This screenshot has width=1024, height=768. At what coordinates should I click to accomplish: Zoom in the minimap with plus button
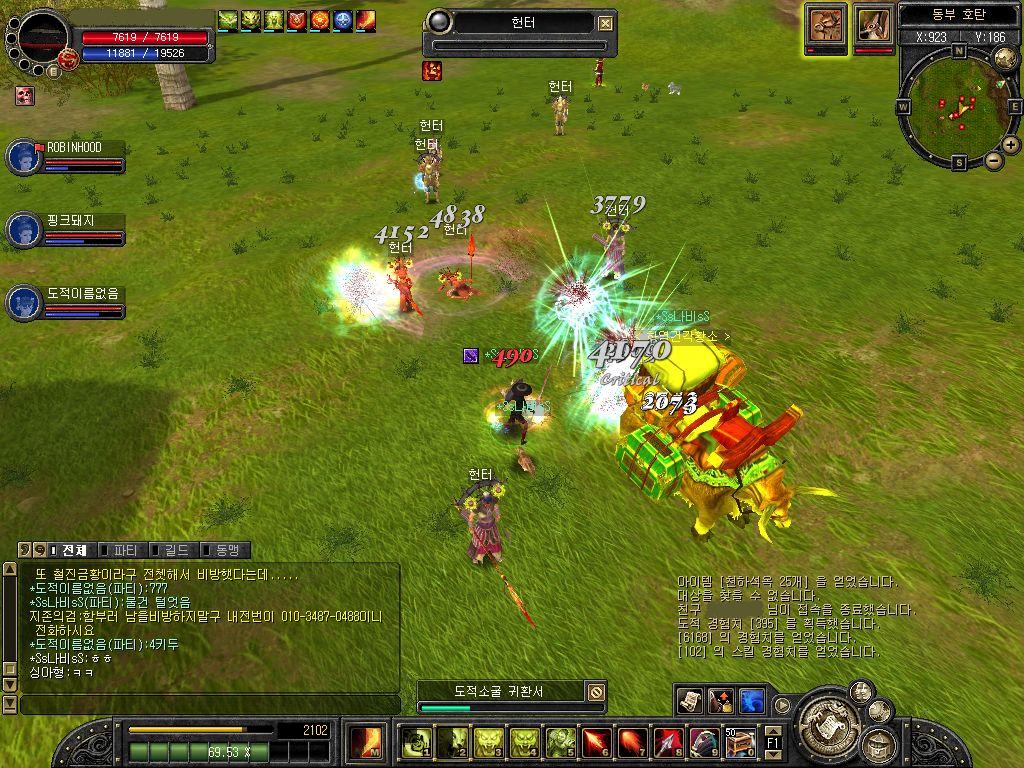(x=1011, y=145)
